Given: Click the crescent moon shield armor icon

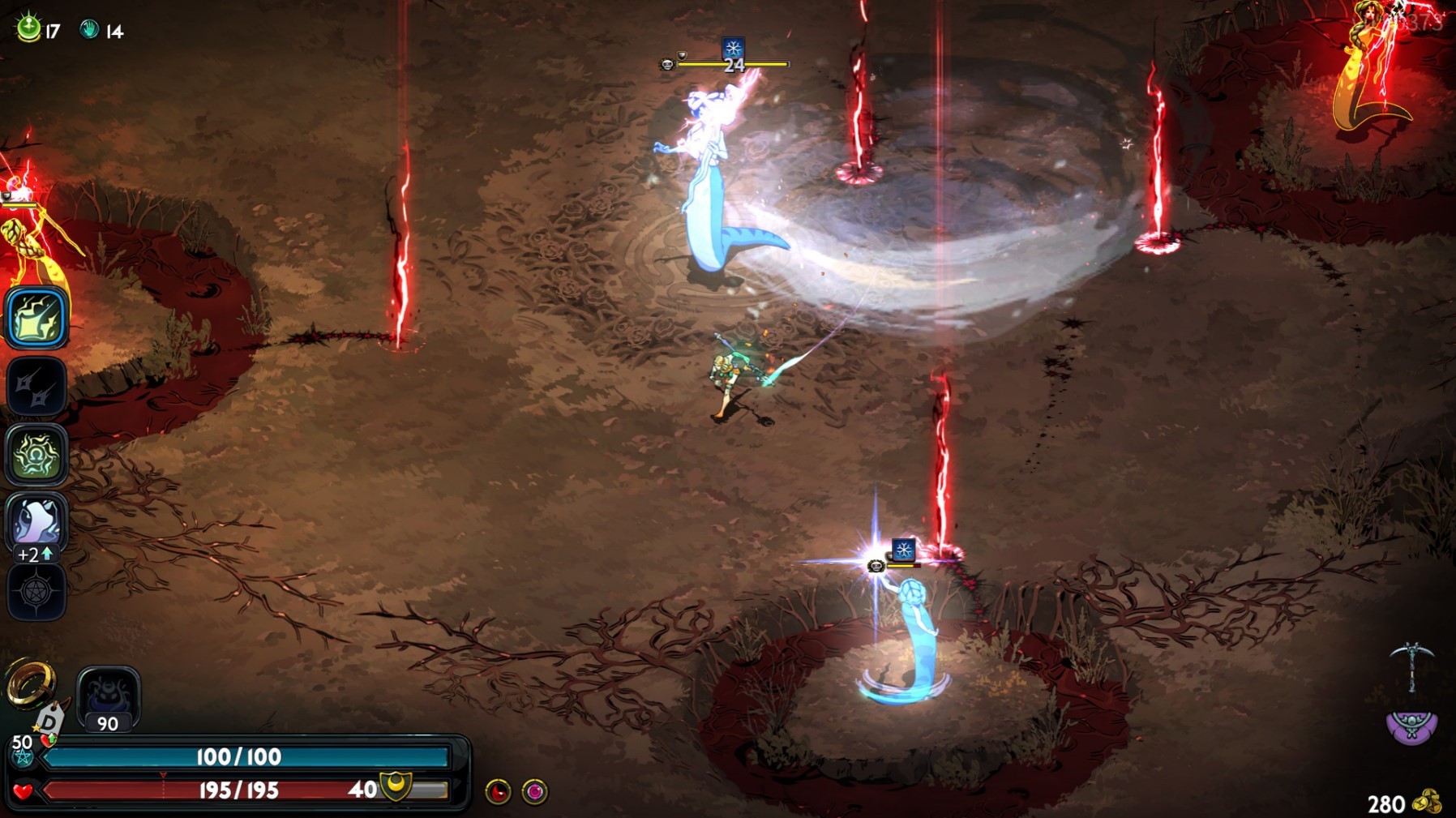Looking at the screenshot, I should click(396, 786).
